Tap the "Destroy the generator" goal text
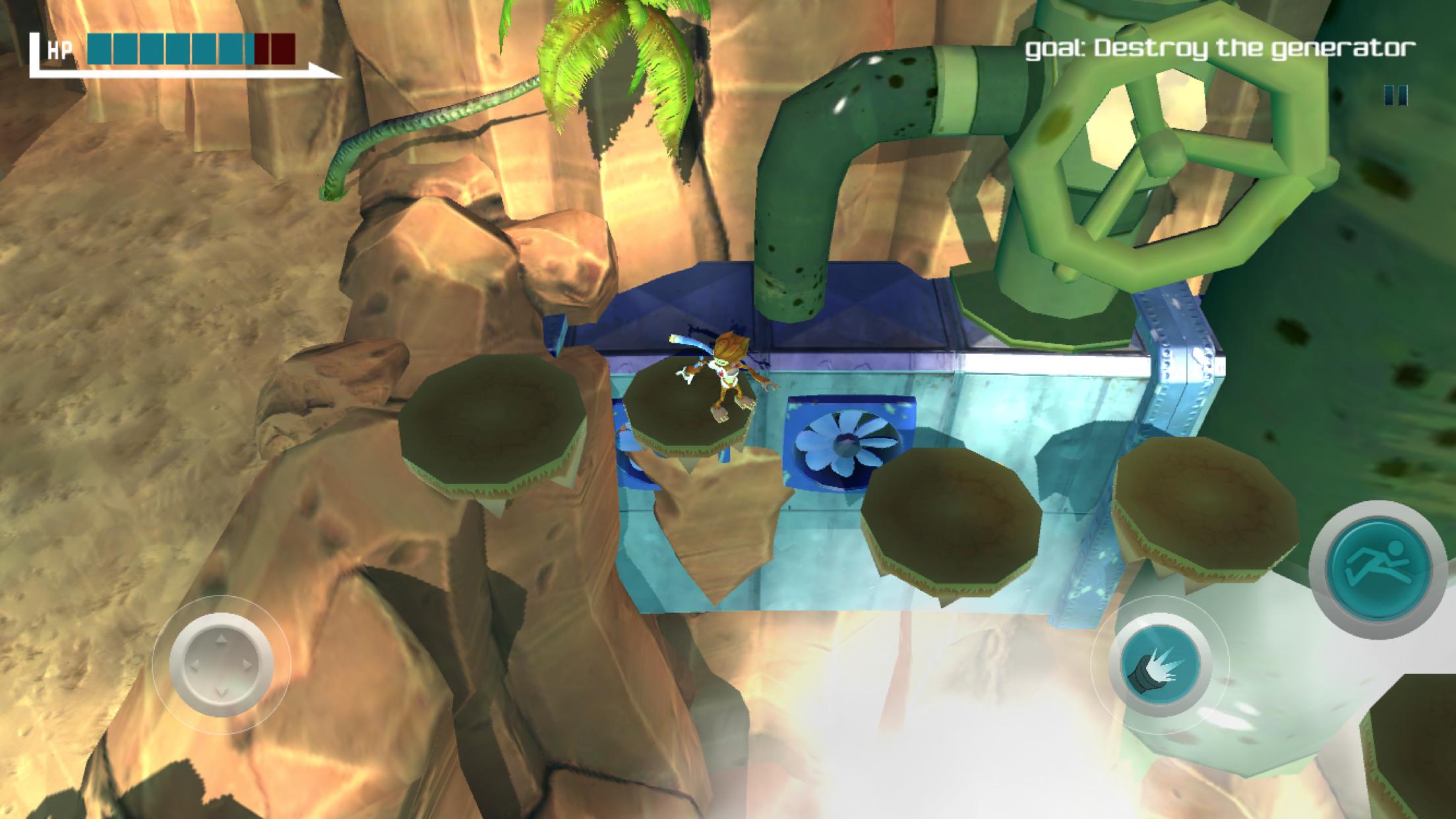This screenshot has height=819, width=1456. (x=1220, y=49)
